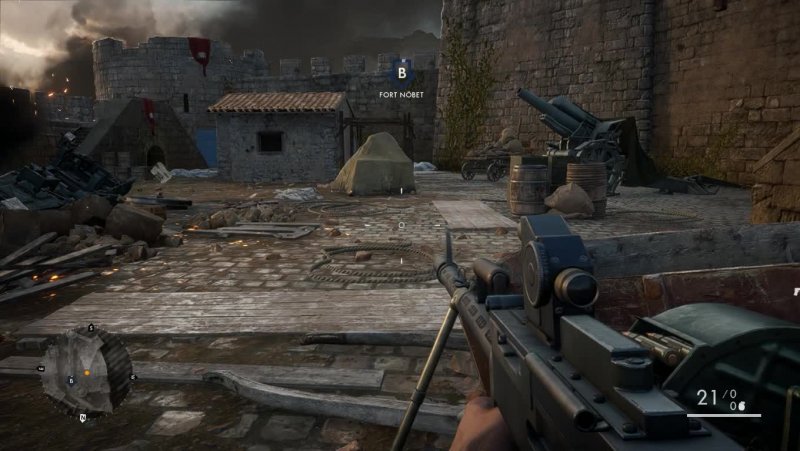Image resolution: width=800 pixels, height=451 pixels.
Task: Select the Fort Nöbet B objective marker
Action: (401, 72)
